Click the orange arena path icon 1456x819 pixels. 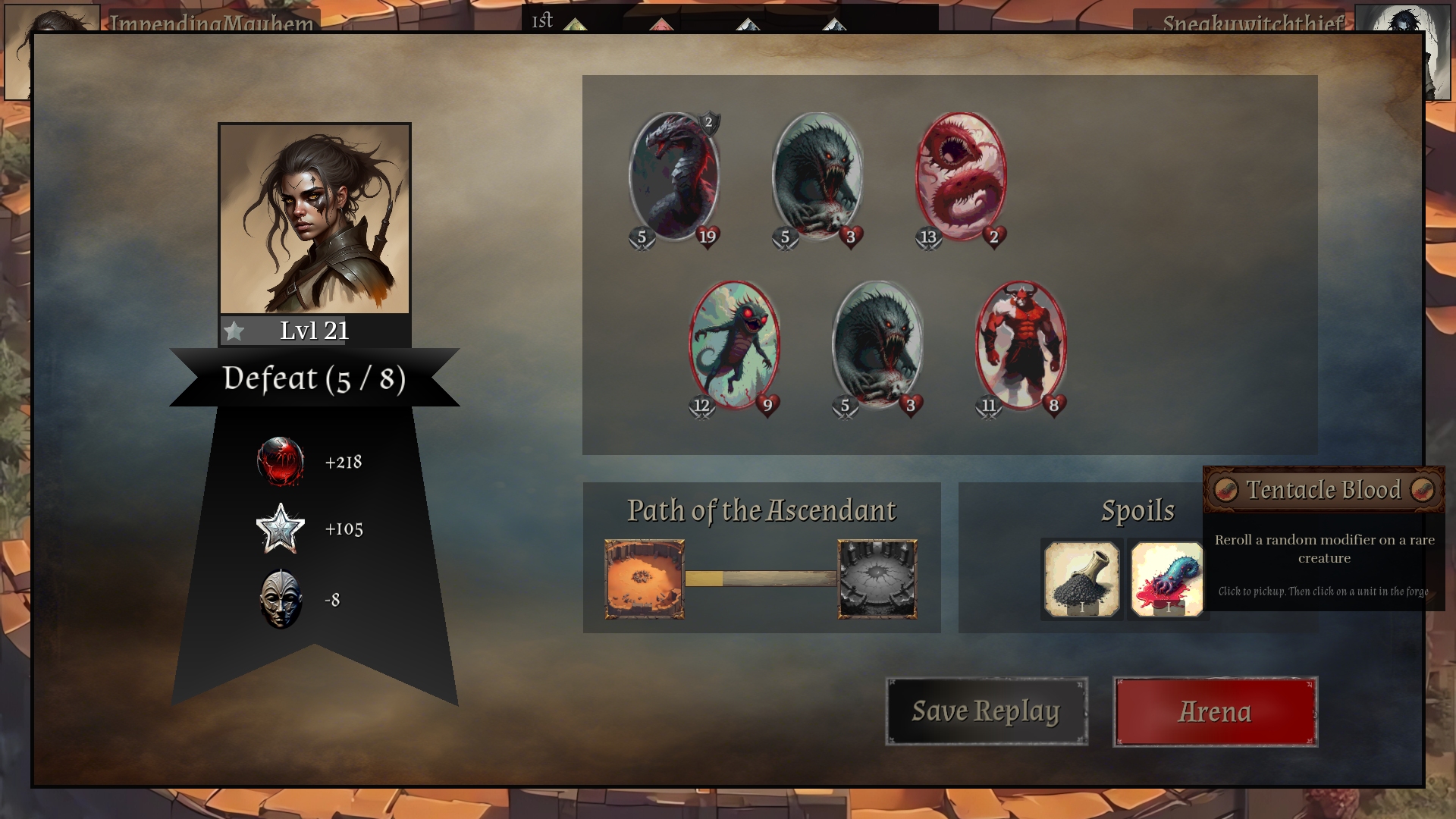pyautogui.click(x=645, y=579)
